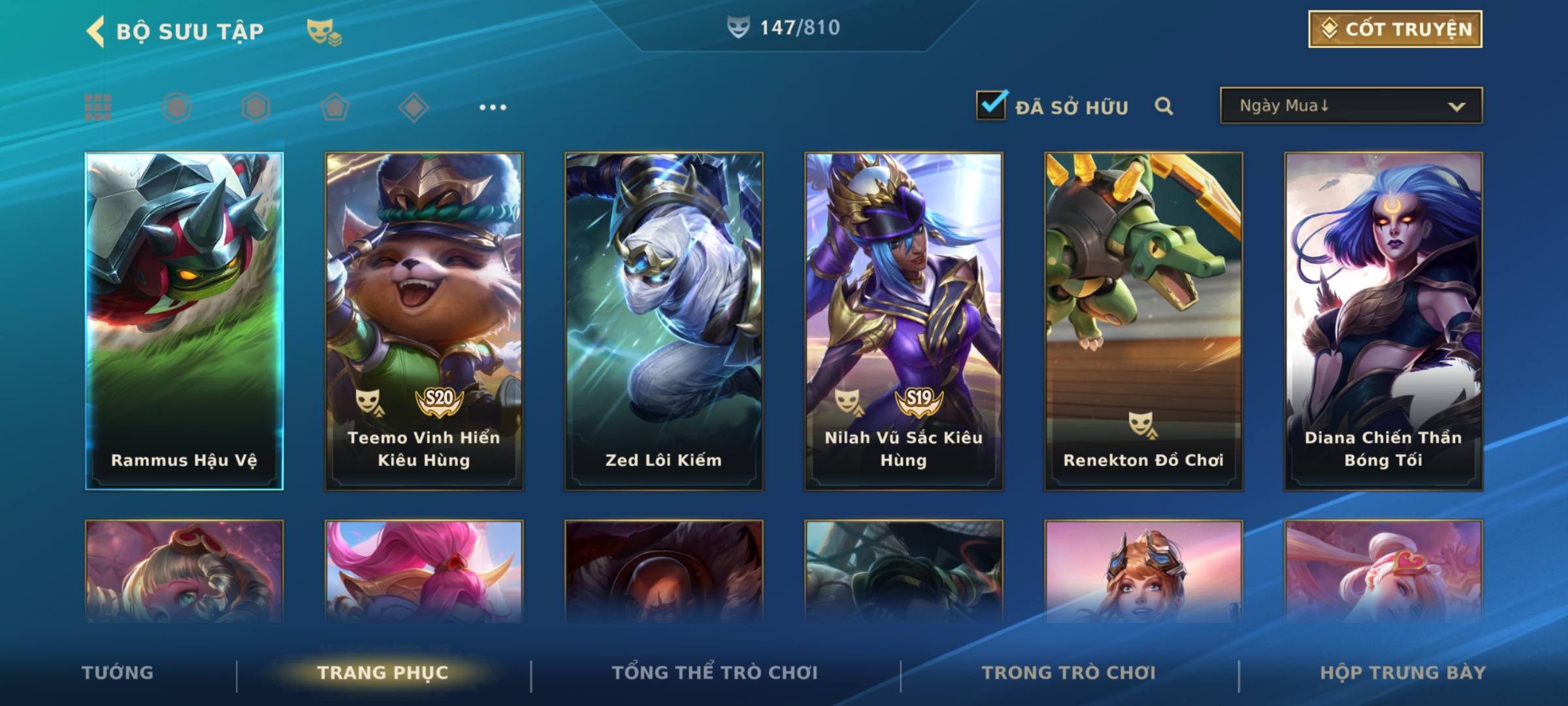This screenshot has height=706, width=1568.
Task: Open the Cốt Truyện story button
Action: pyautogui.click(x=1395, y=29)
